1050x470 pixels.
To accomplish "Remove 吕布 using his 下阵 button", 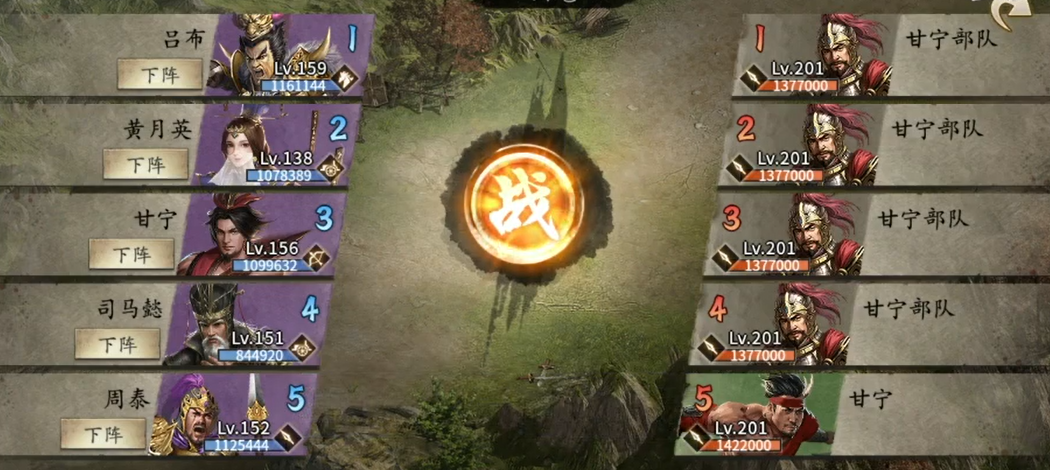I will (159, 74).
